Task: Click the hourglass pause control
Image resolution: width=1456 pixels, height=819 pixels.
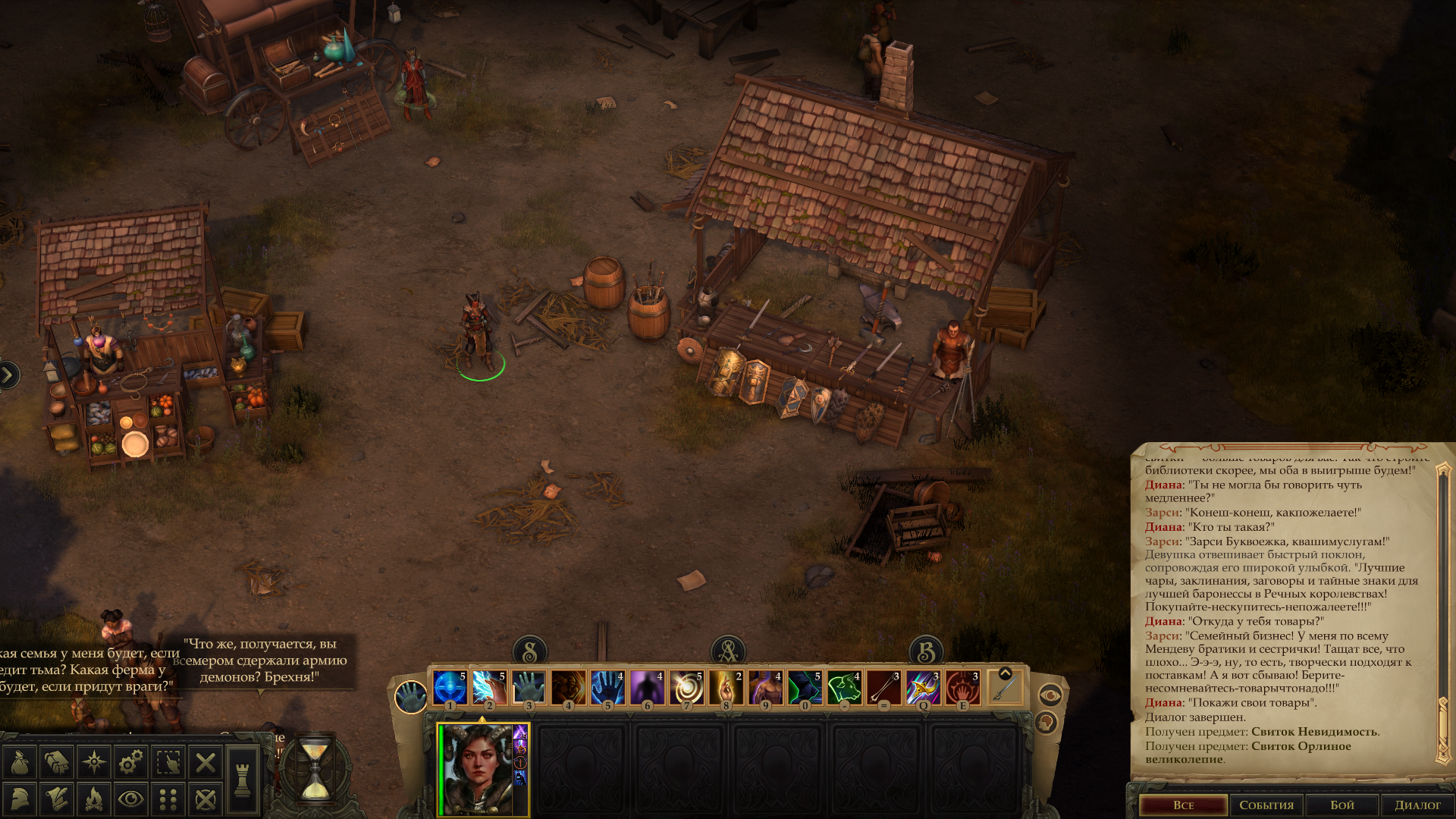Action: (315, 771)
